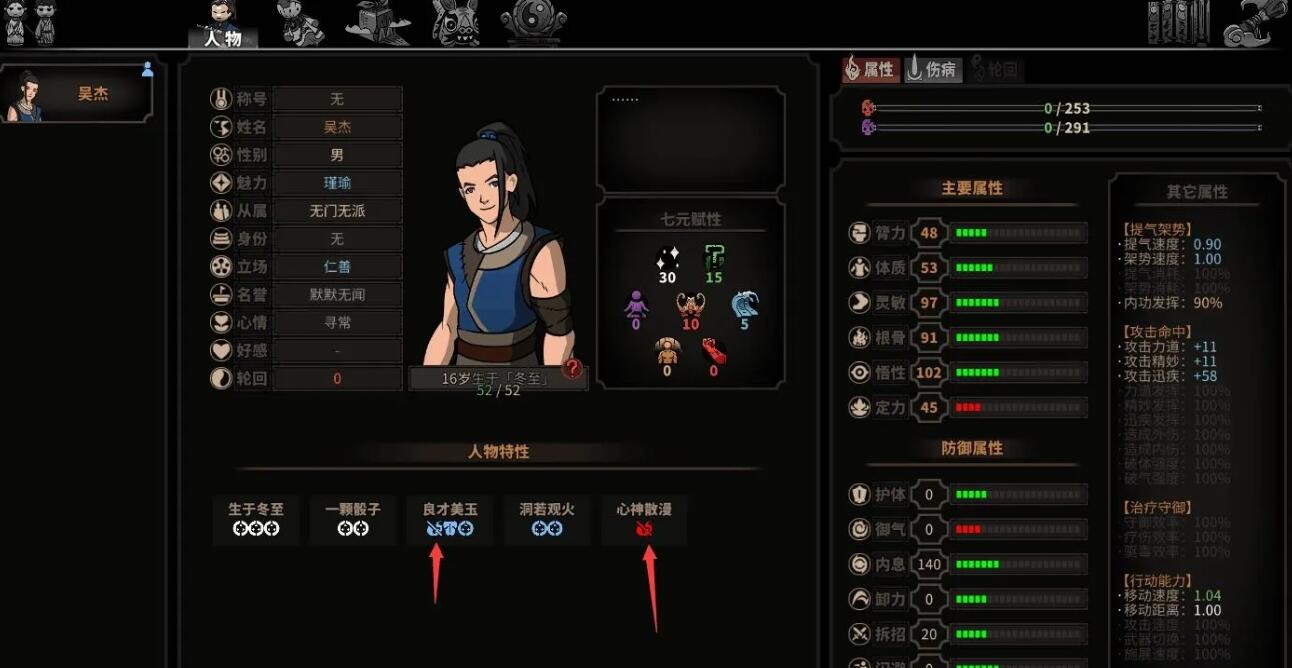Open the 轮回 reincarnation tab

(993, 69)
